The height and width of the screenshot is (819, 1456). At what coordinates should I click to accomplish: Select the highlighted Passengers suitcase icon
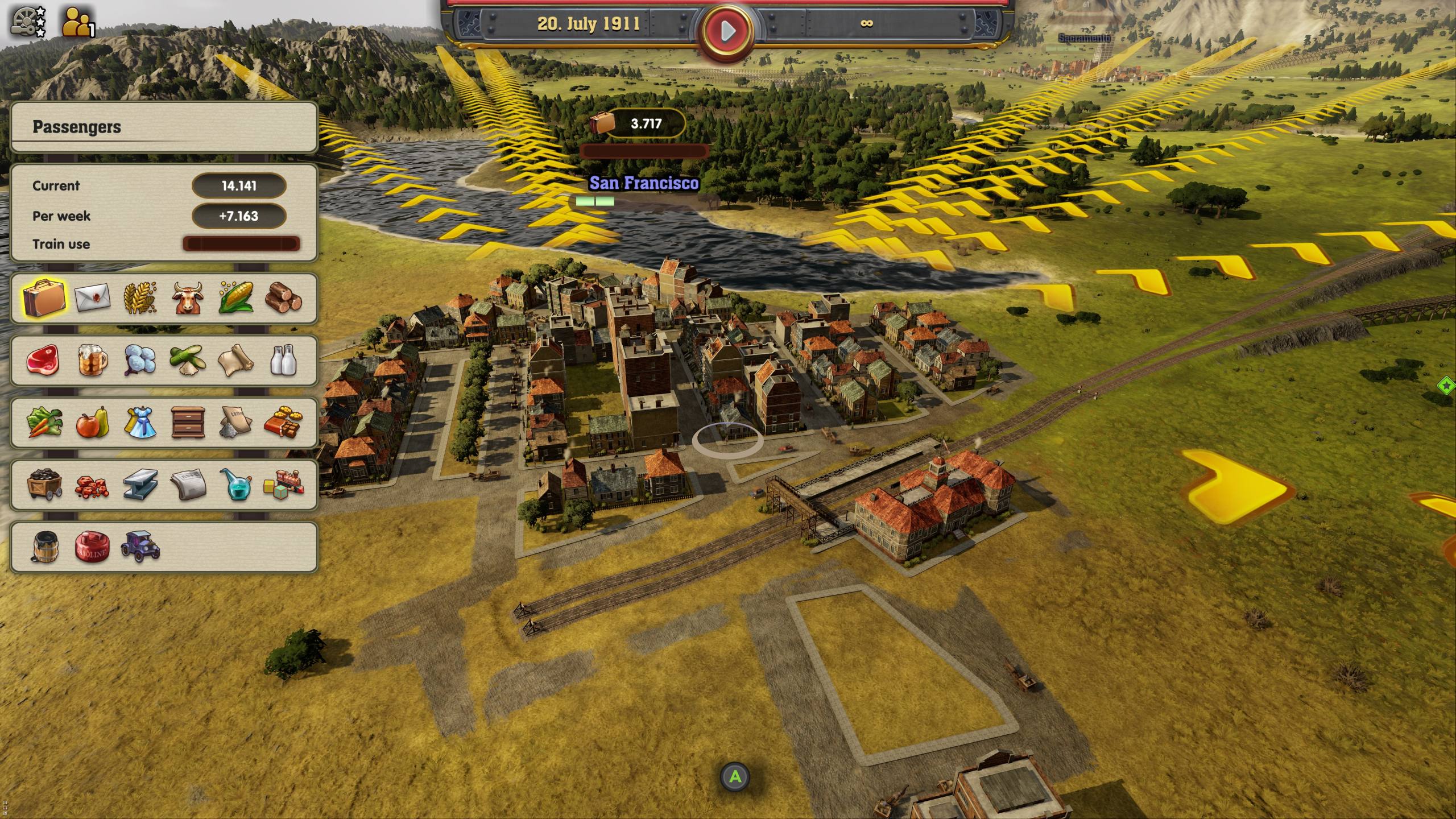tap(45, 298)
